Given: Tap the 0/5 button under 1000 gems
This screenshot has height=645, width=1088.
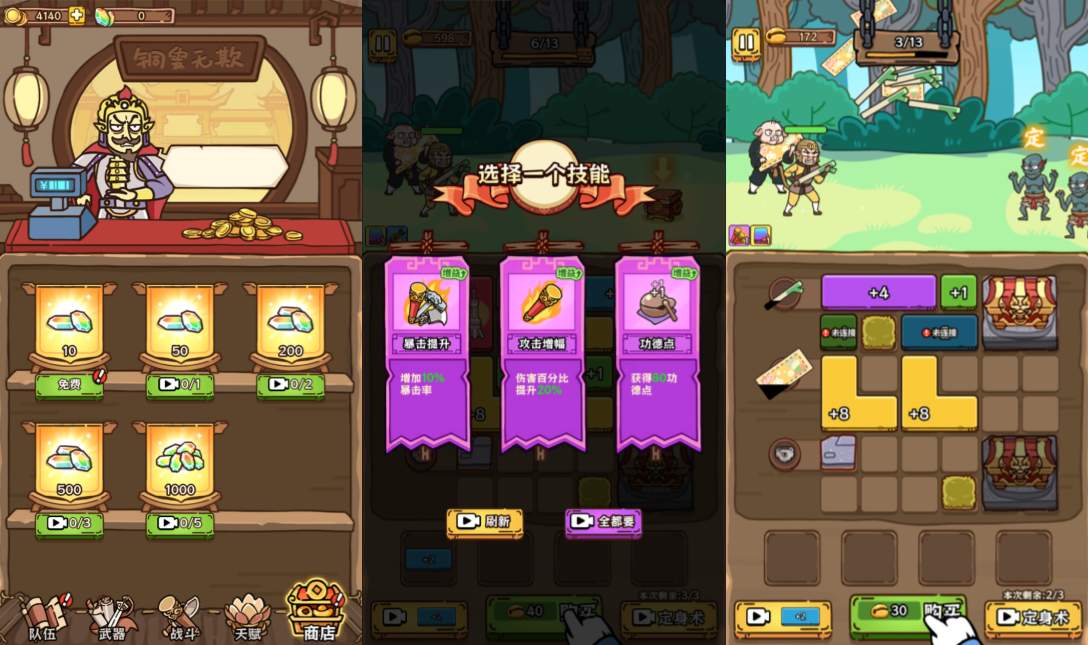Looking at the screenshot, I should point(180,524).
